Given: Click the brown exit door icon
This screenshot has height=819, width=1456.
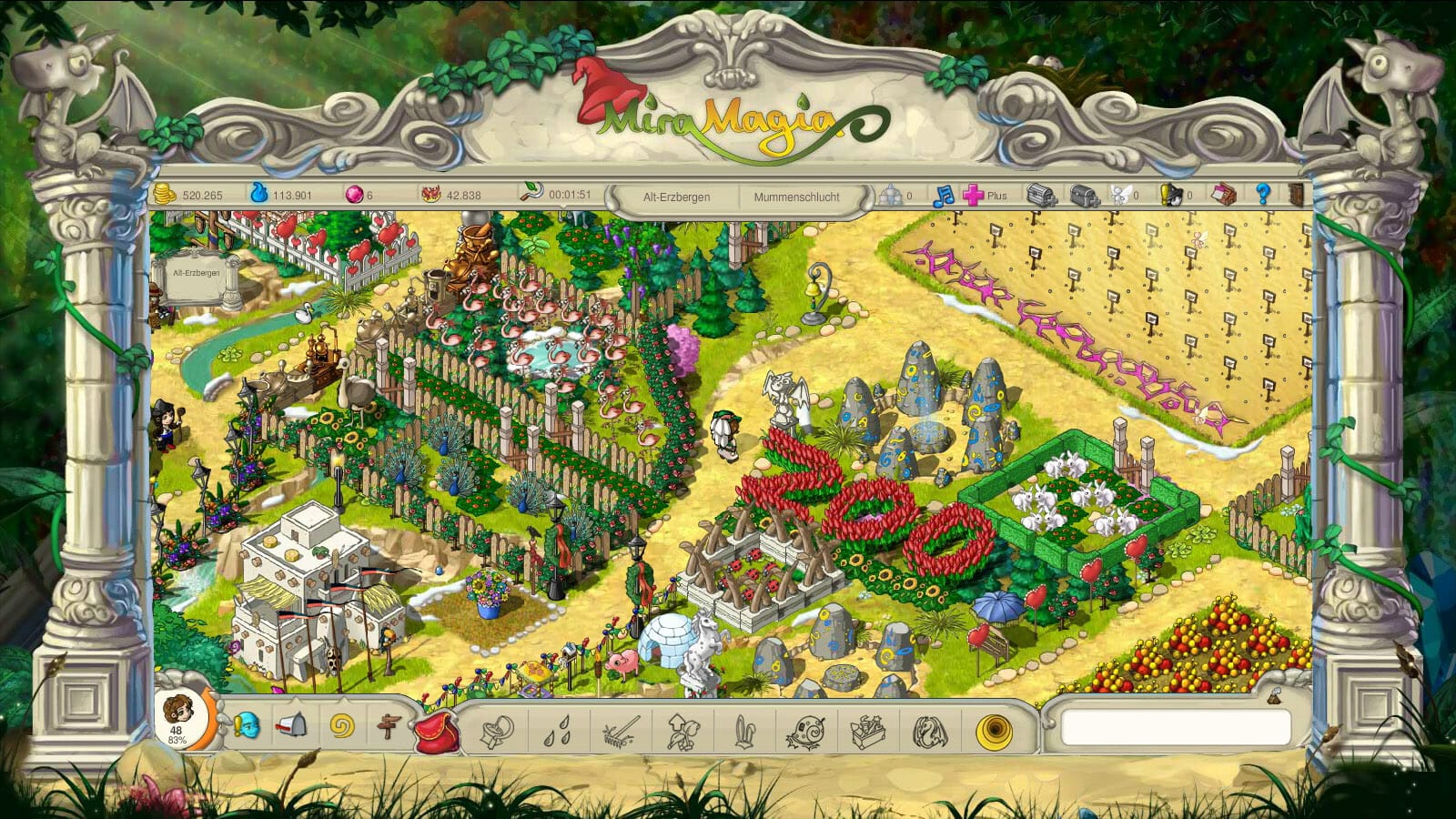Looking at the screenshot, I should pyautogui.click(x=1296, y=194).
